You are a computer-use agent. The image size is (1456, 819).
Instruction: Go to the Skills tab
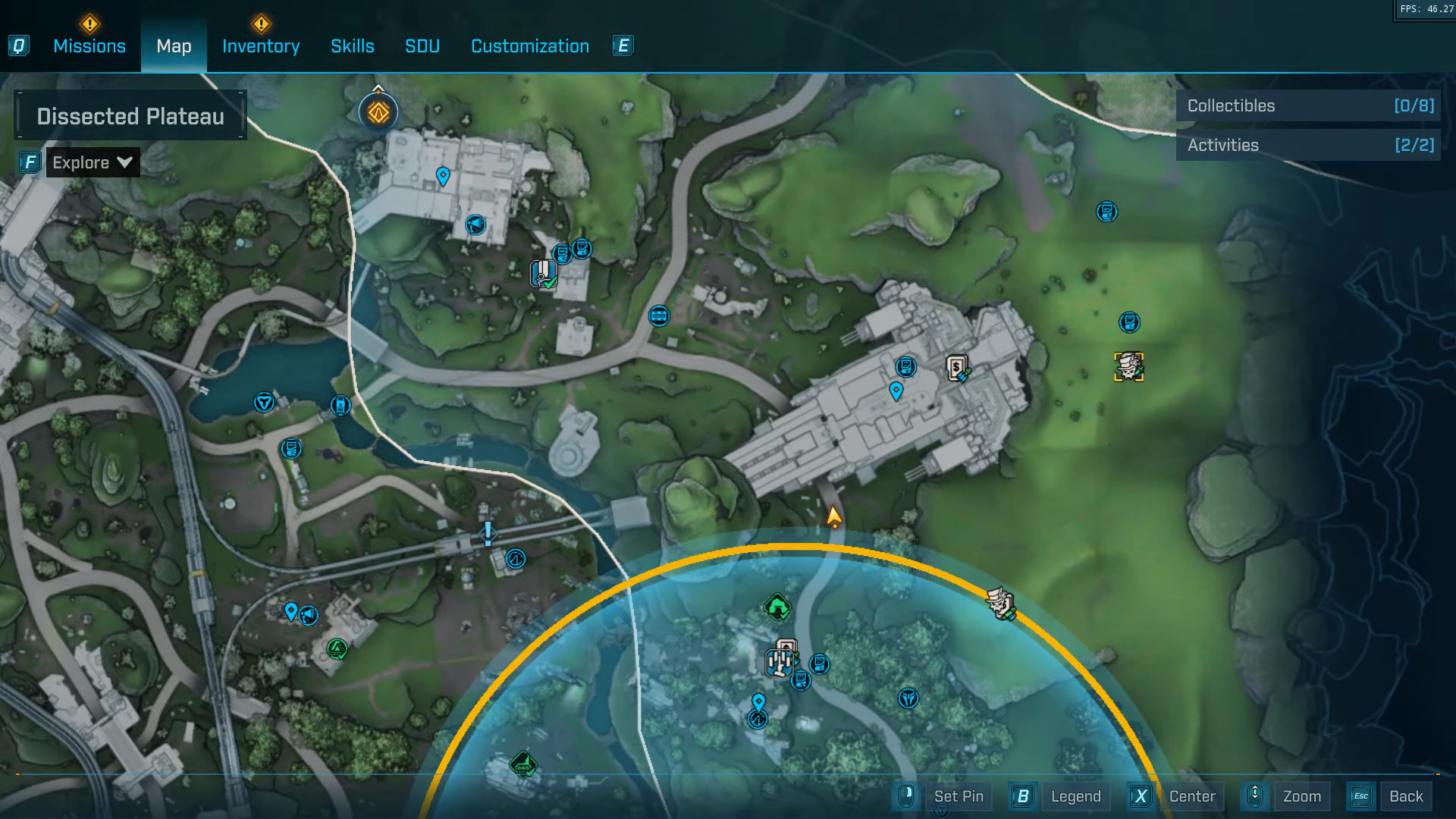coord(353,46)
